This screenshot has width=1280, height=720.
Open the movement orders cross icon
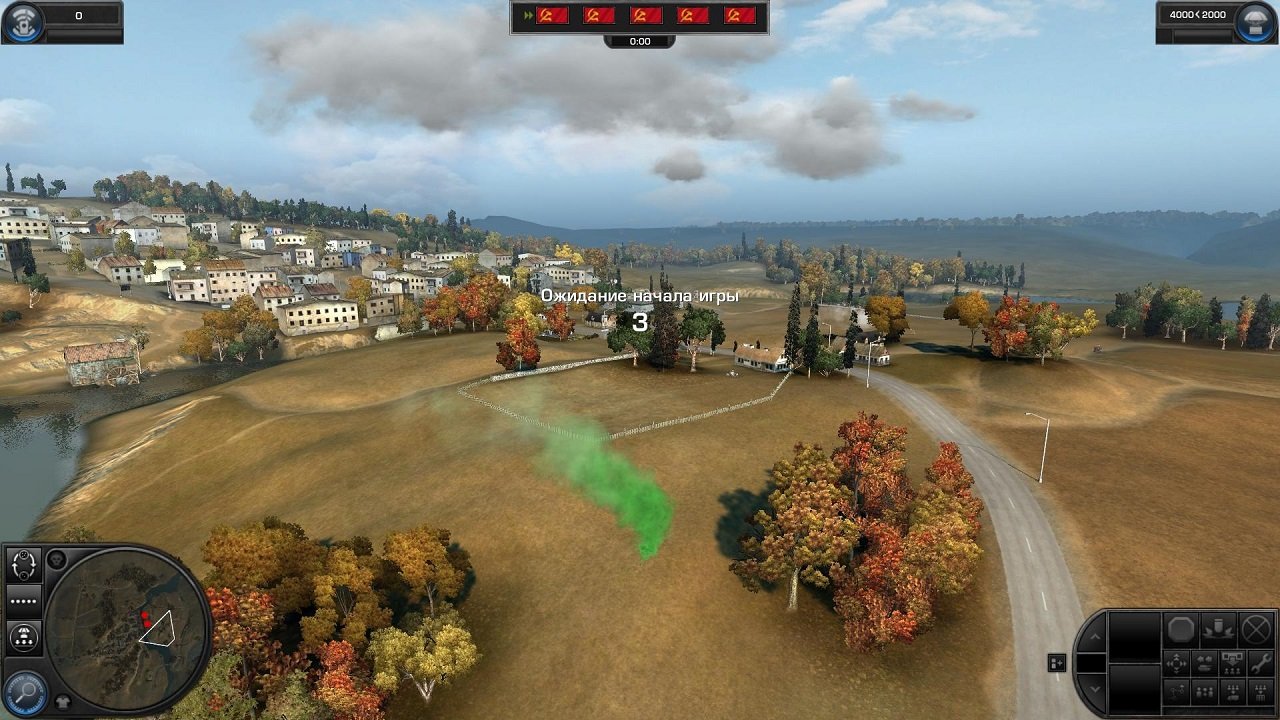coord(1176,664)
